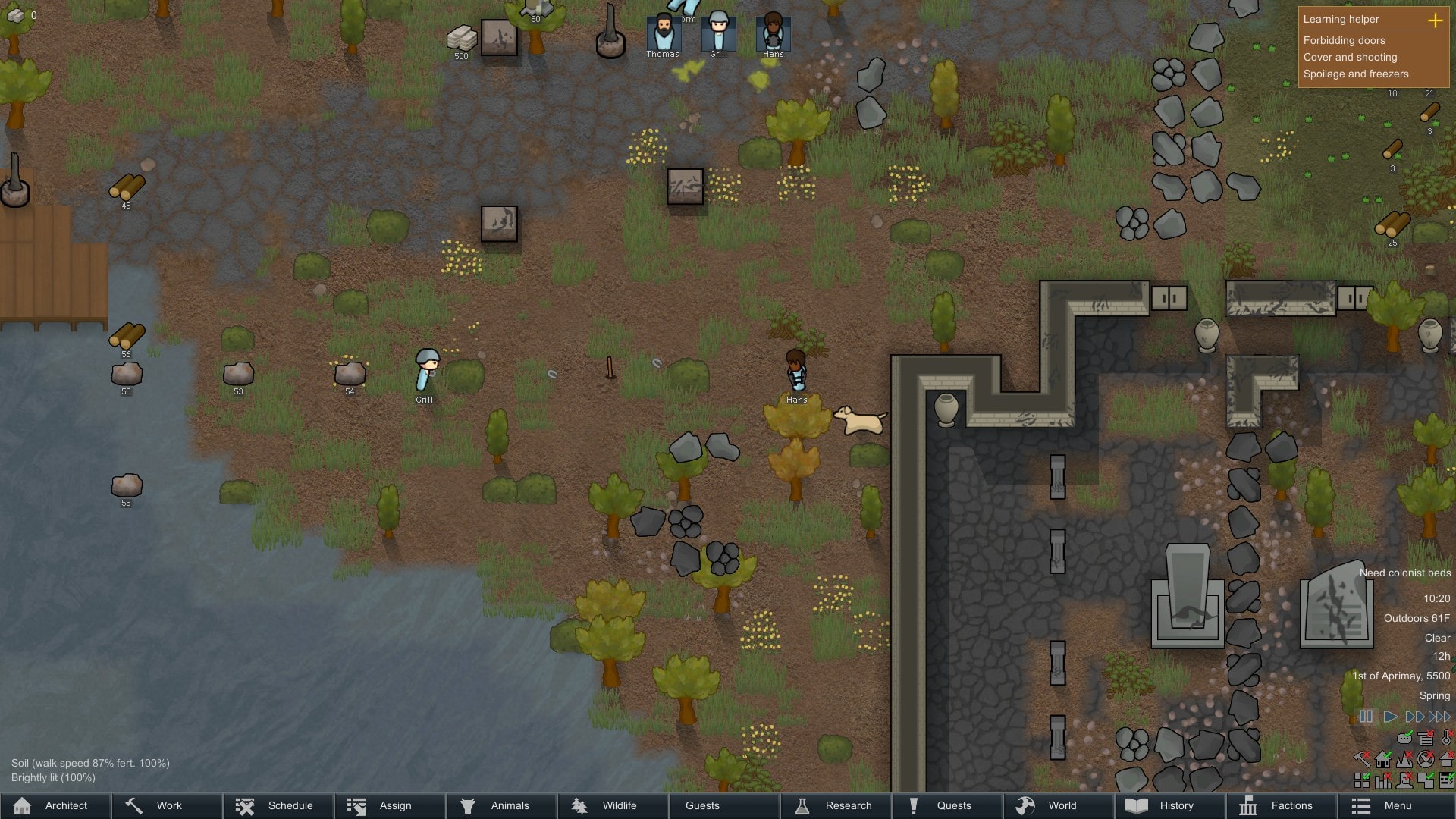Image resolution: width=1456 pixels, height=819 pixels.
Task: Open the Research tab
Action: click(x=835, y=805)
